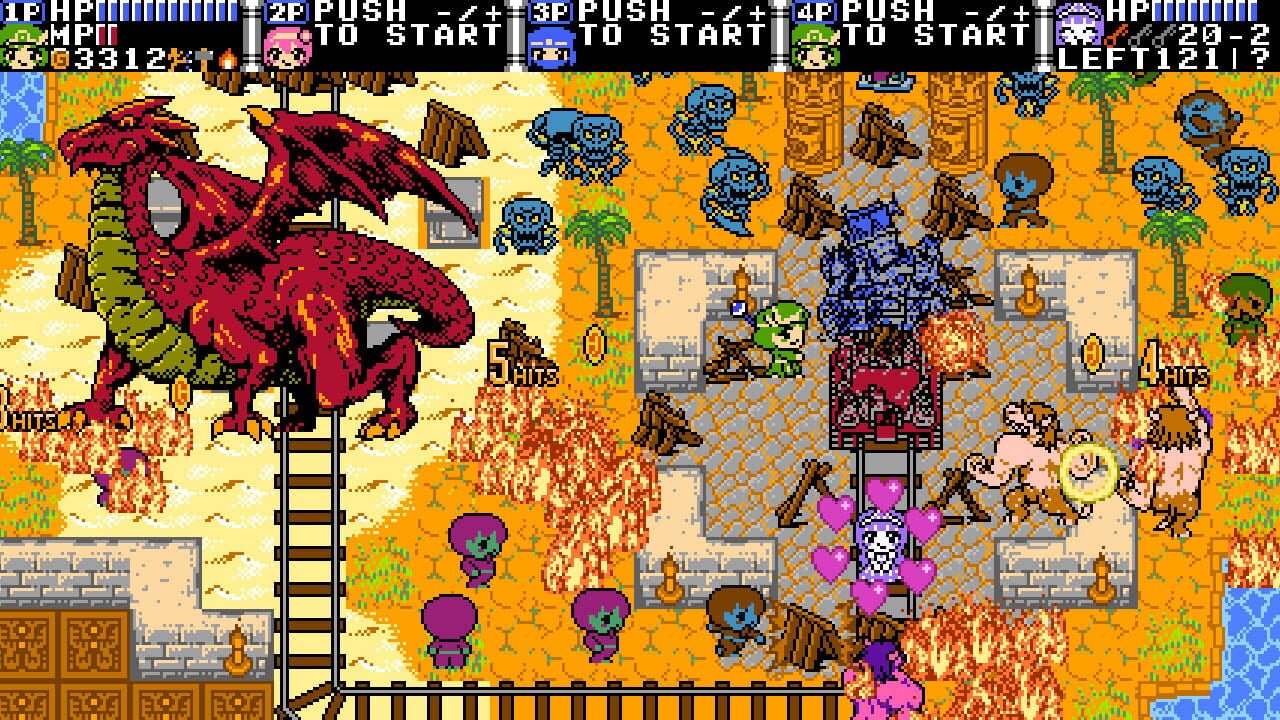The image size is (1280, 720).
Task: Select the gold coin icon beside 3312
Action: pos(59,57)
